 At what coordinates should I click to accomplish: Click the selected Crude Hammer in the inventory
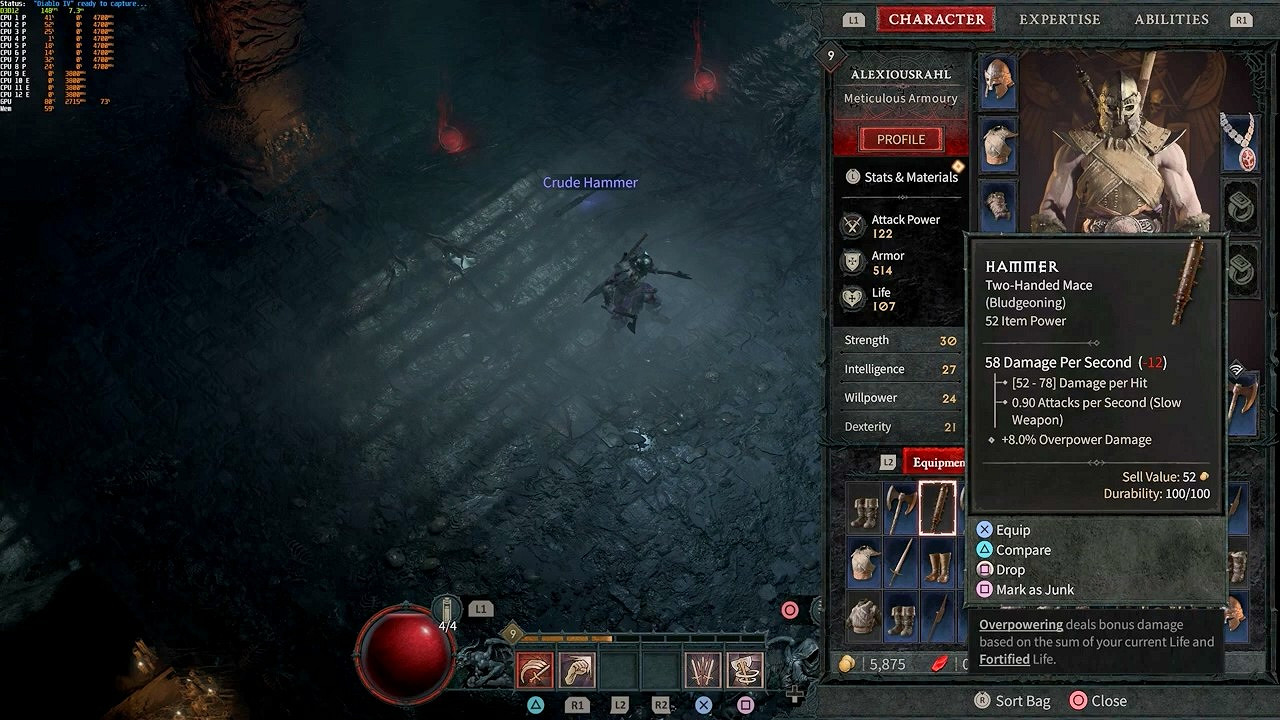point(938,508)
